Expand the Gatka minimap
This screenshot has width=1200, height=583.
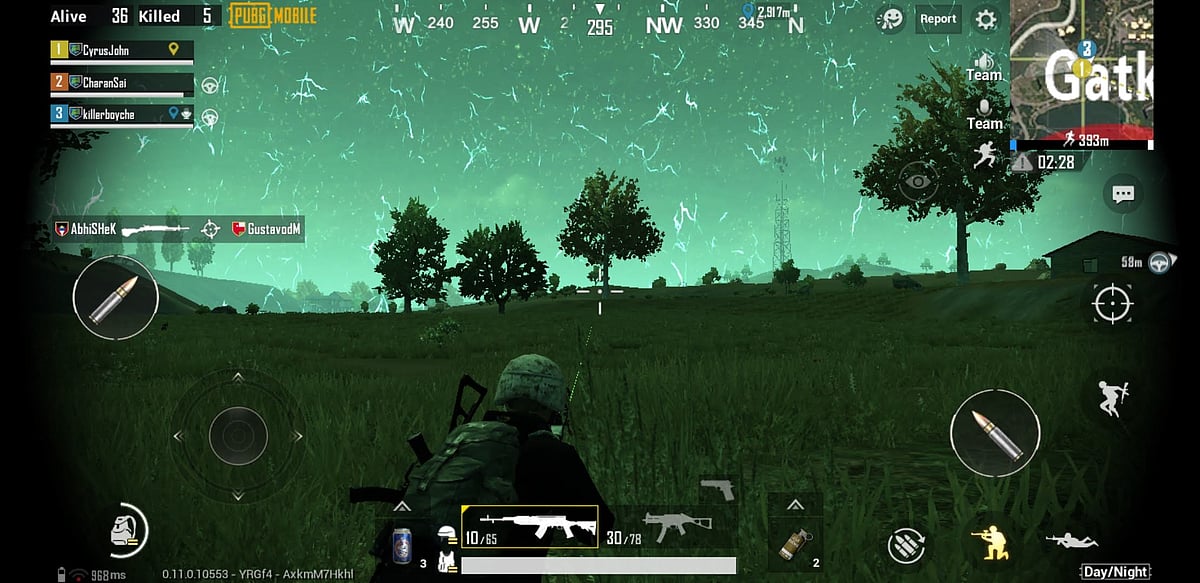pyautogui.click(x=1082, y=70)
